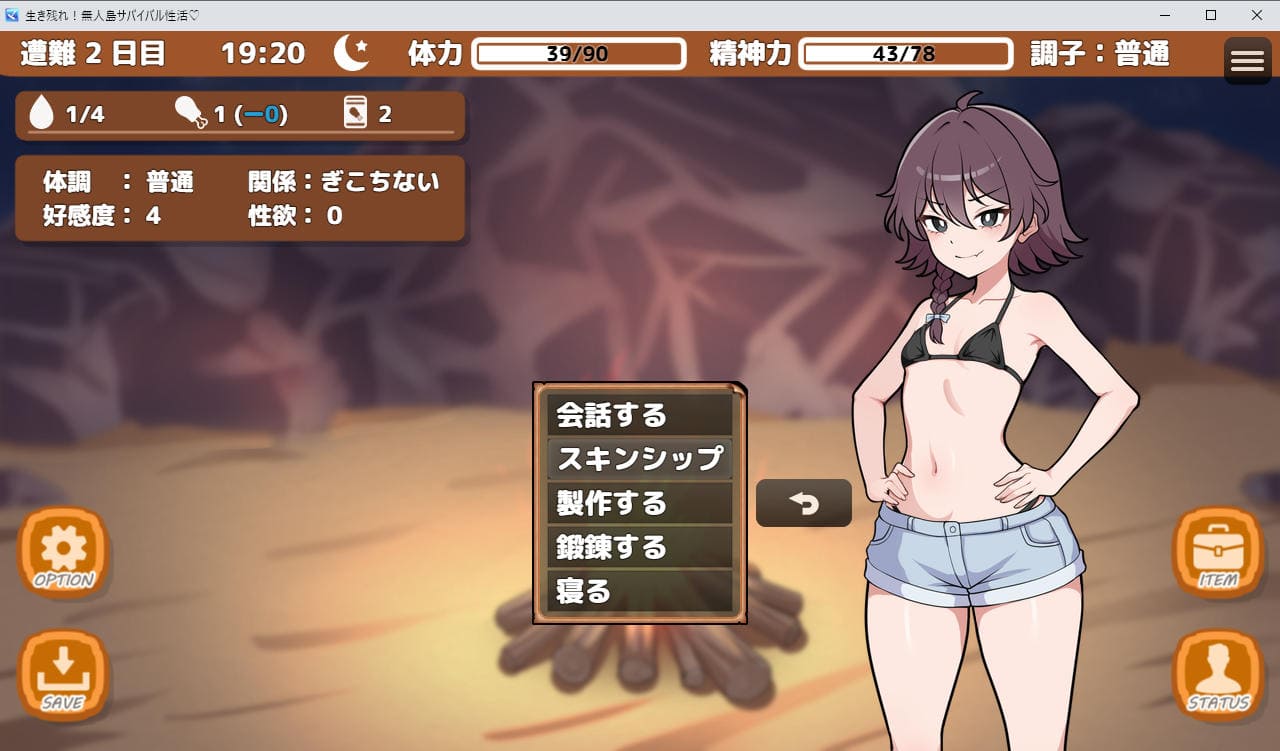The height and width of the screenshot is (751, 1280).
Task: Select 寝る to go to sleep
Action: pyautogui.click(x=639, y=591)
